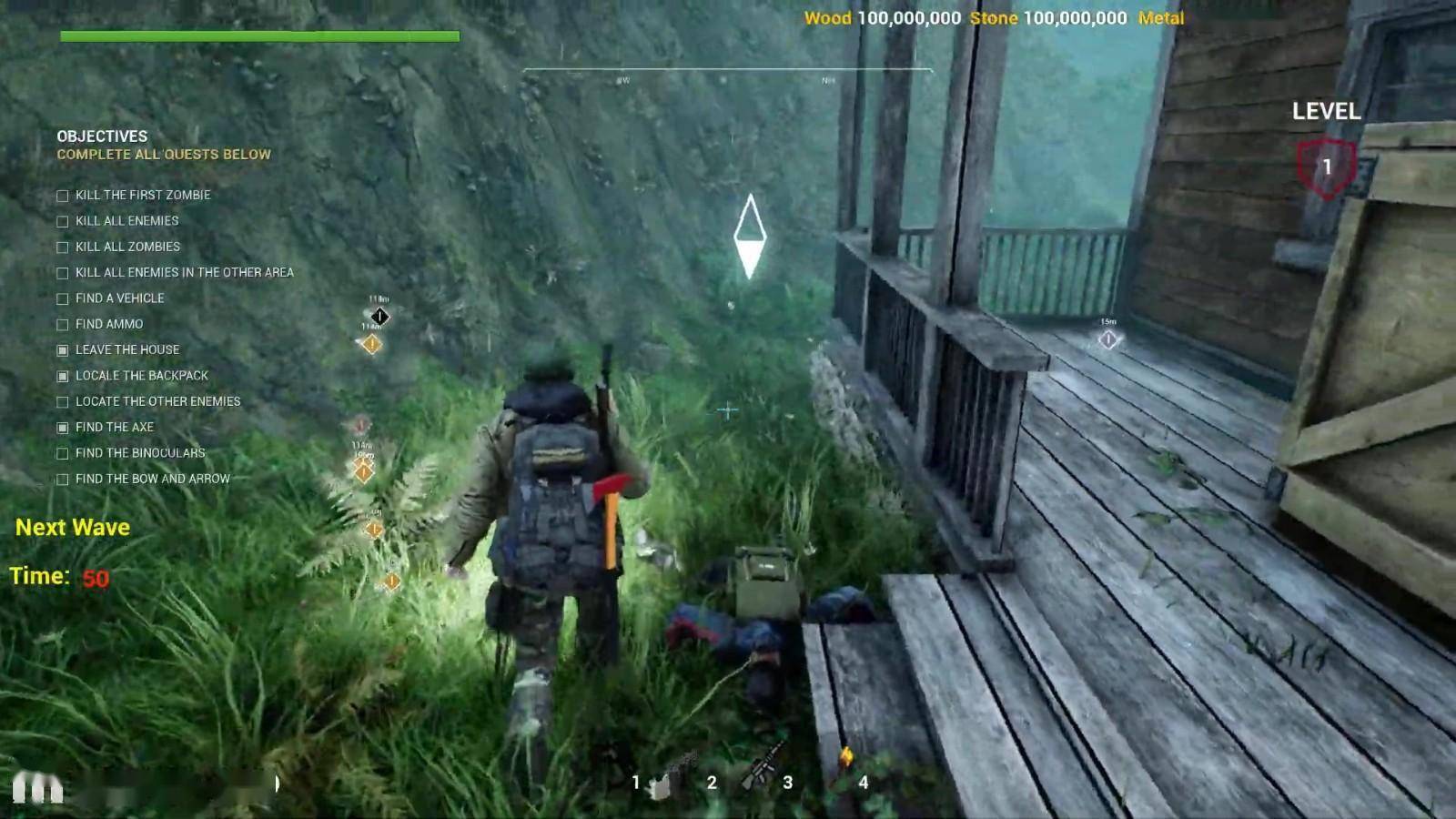Choose hotbar slot number 1
Viewport: 1456px width, 819px height.
click(x=657, y=783)
